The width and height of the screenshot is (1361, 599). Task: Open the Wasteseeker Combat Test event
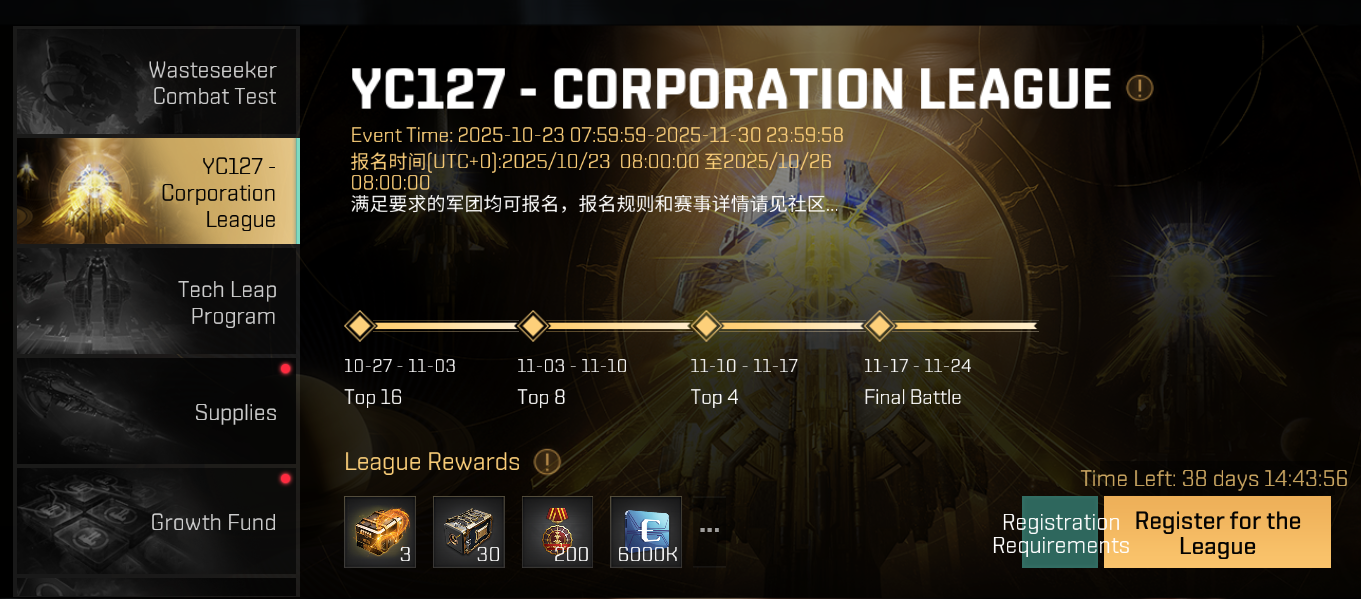(x=157, y=82)
